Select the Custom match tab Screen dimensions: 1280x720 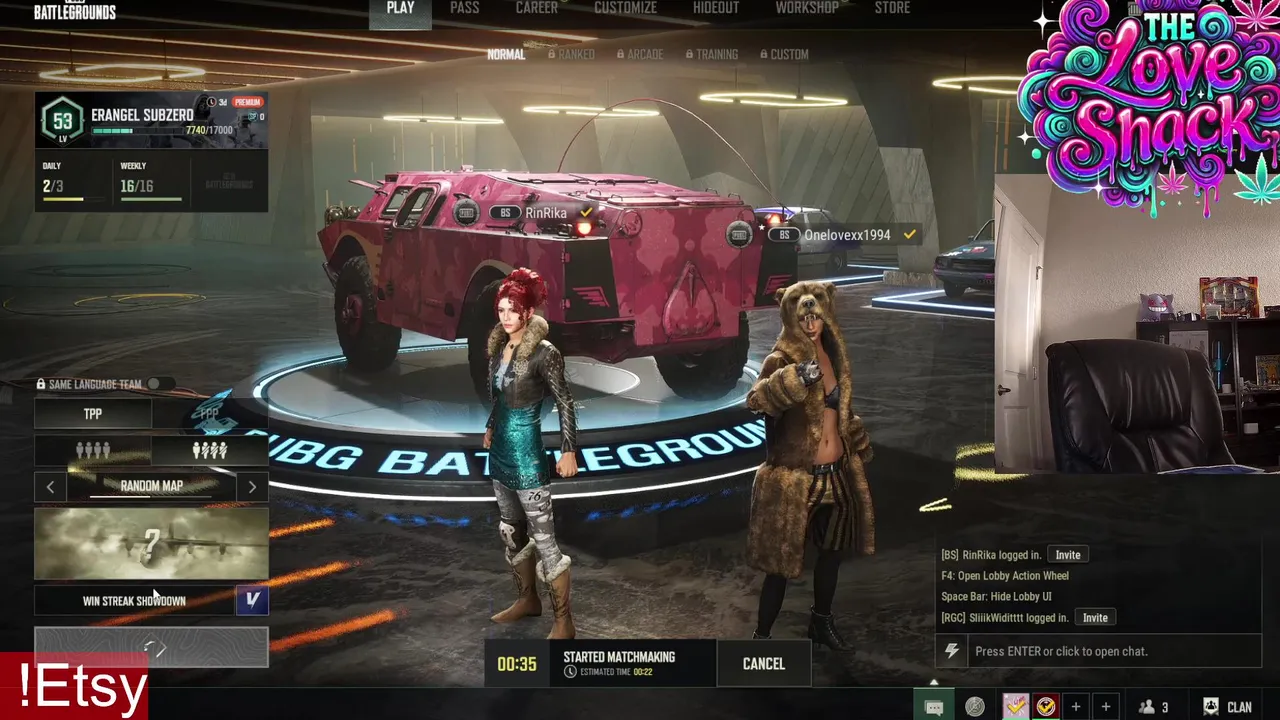tap(784, 54)
